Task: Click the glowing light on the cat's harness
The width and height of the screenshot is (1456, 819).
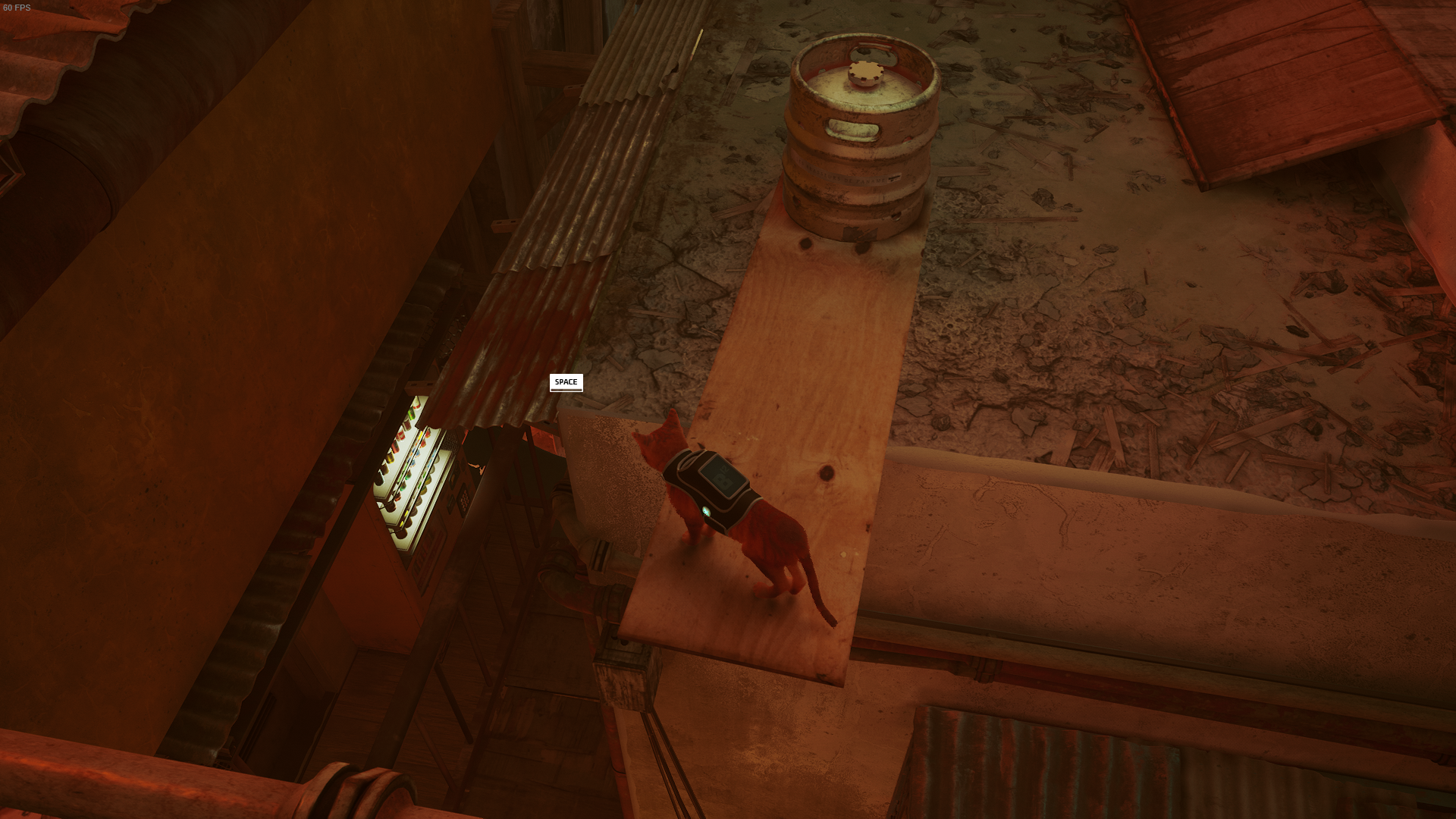Action: coord(707,510)
